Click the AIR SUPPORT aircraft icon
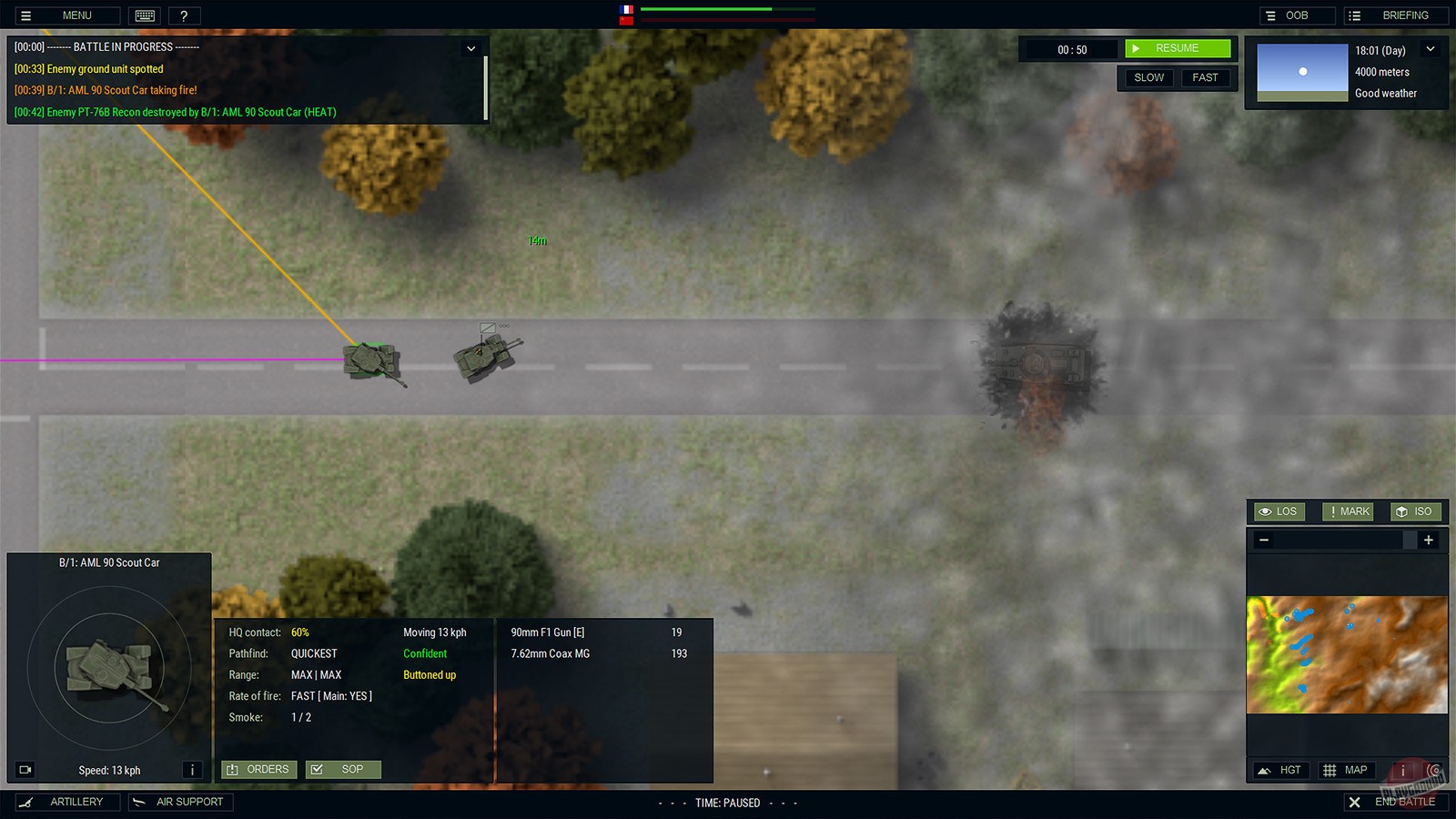Viewport: 1456px width, 819px height. 140,802
